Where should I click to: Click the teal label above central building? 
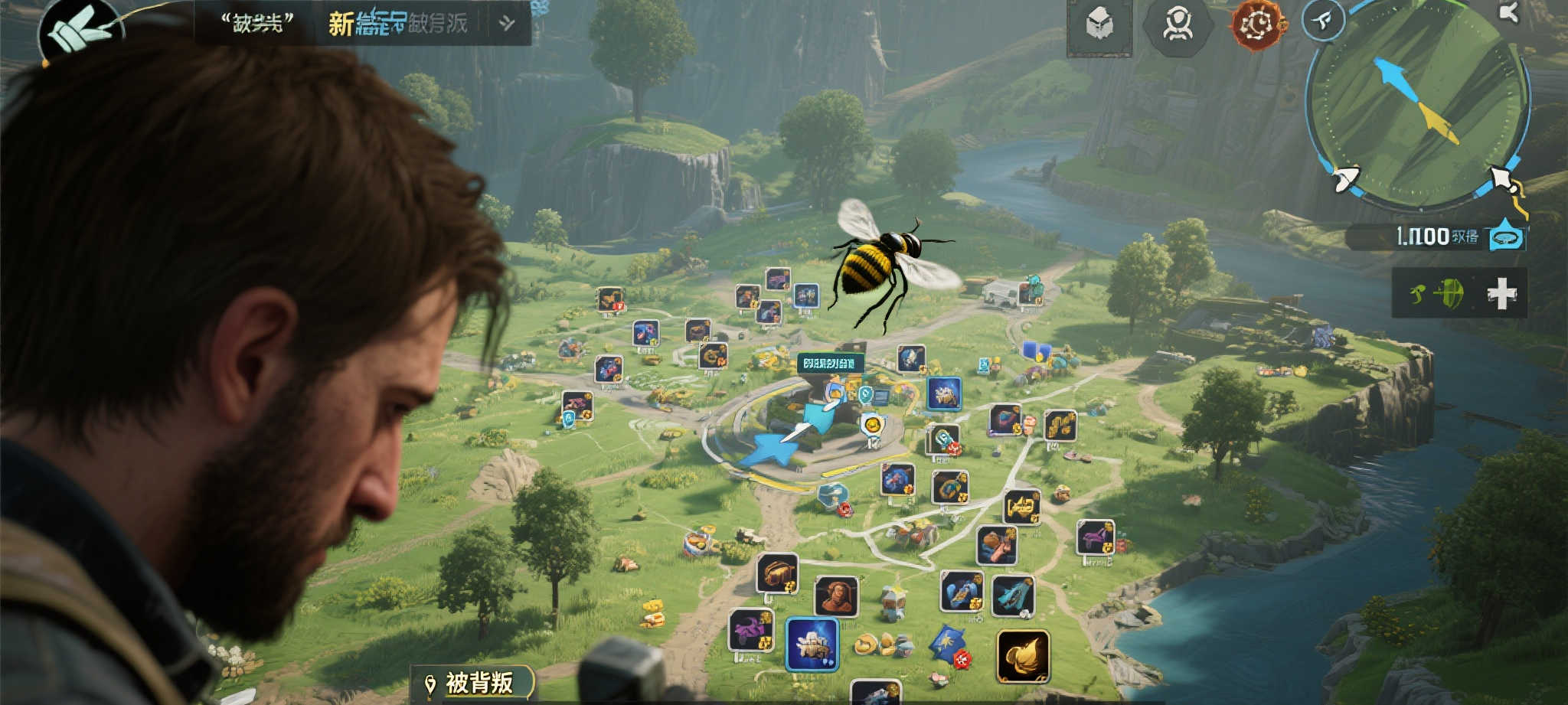click(830, 364)
